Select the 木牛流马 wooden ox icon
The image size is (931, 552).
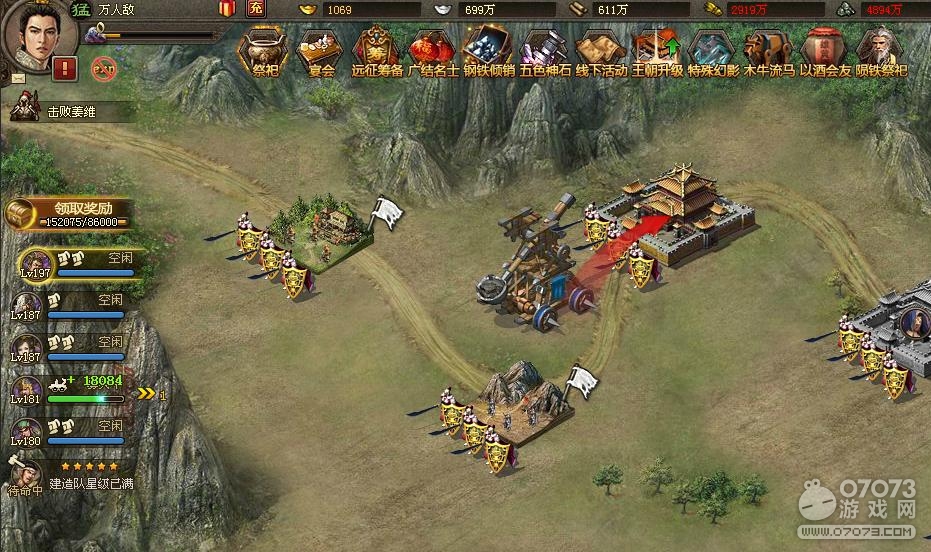coord(768,50)
